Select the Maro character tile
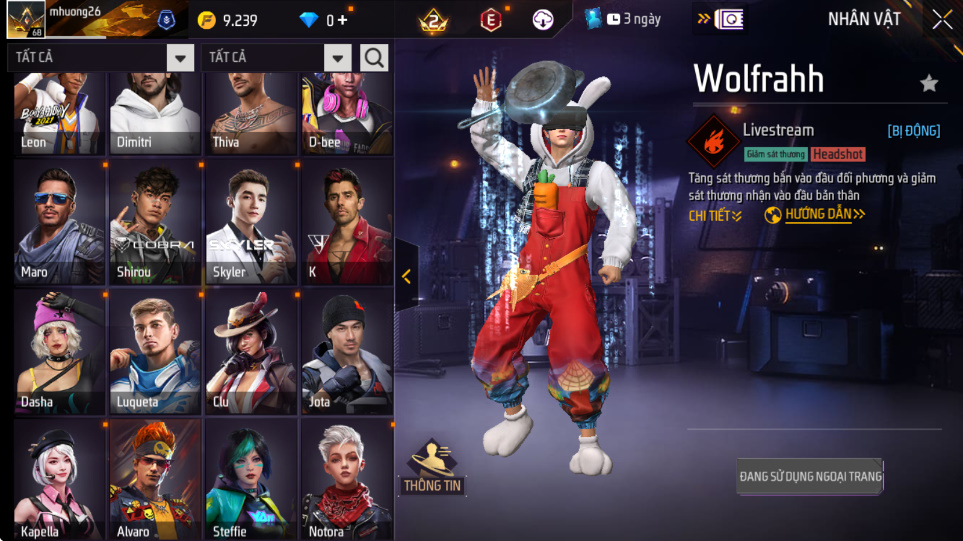The height and width of the screenshot is (541, 963). (x=59, y=224)
